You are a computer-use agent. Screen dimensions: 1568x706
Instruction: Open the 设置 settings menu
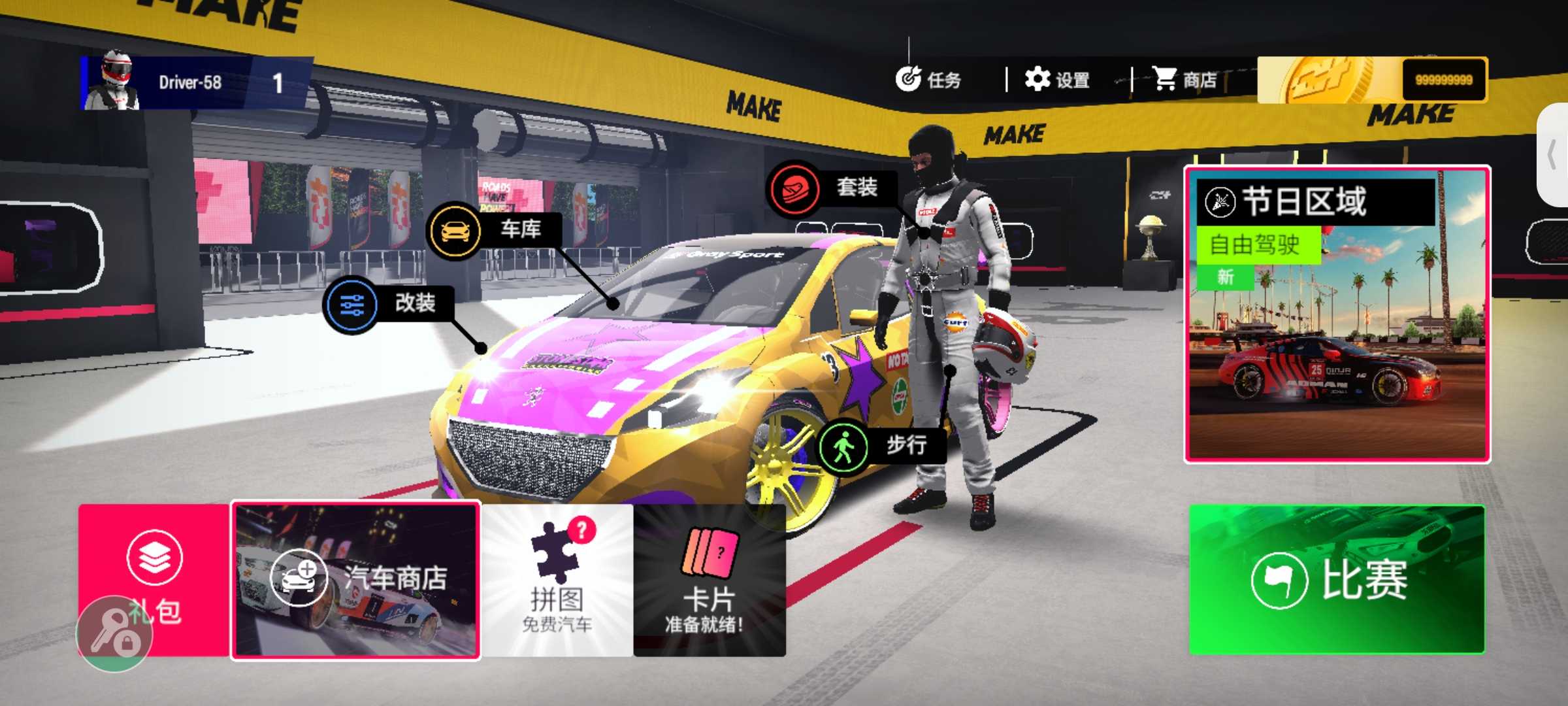(1057, 80)
